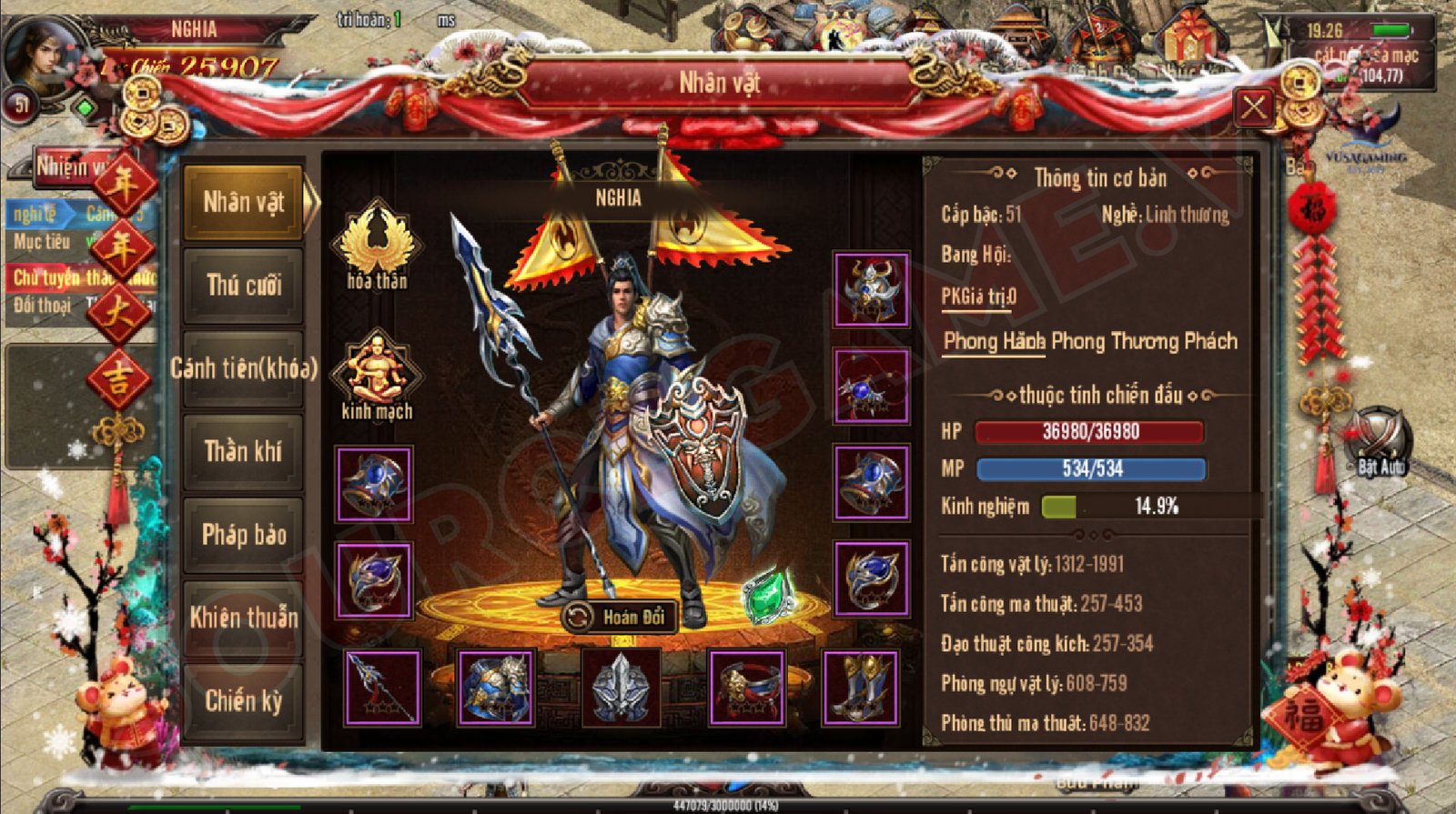The width and height of the screenshot is (1456, 814).
Task: Click the Hoán Đổi swap button
Action: tap(621, 618)
